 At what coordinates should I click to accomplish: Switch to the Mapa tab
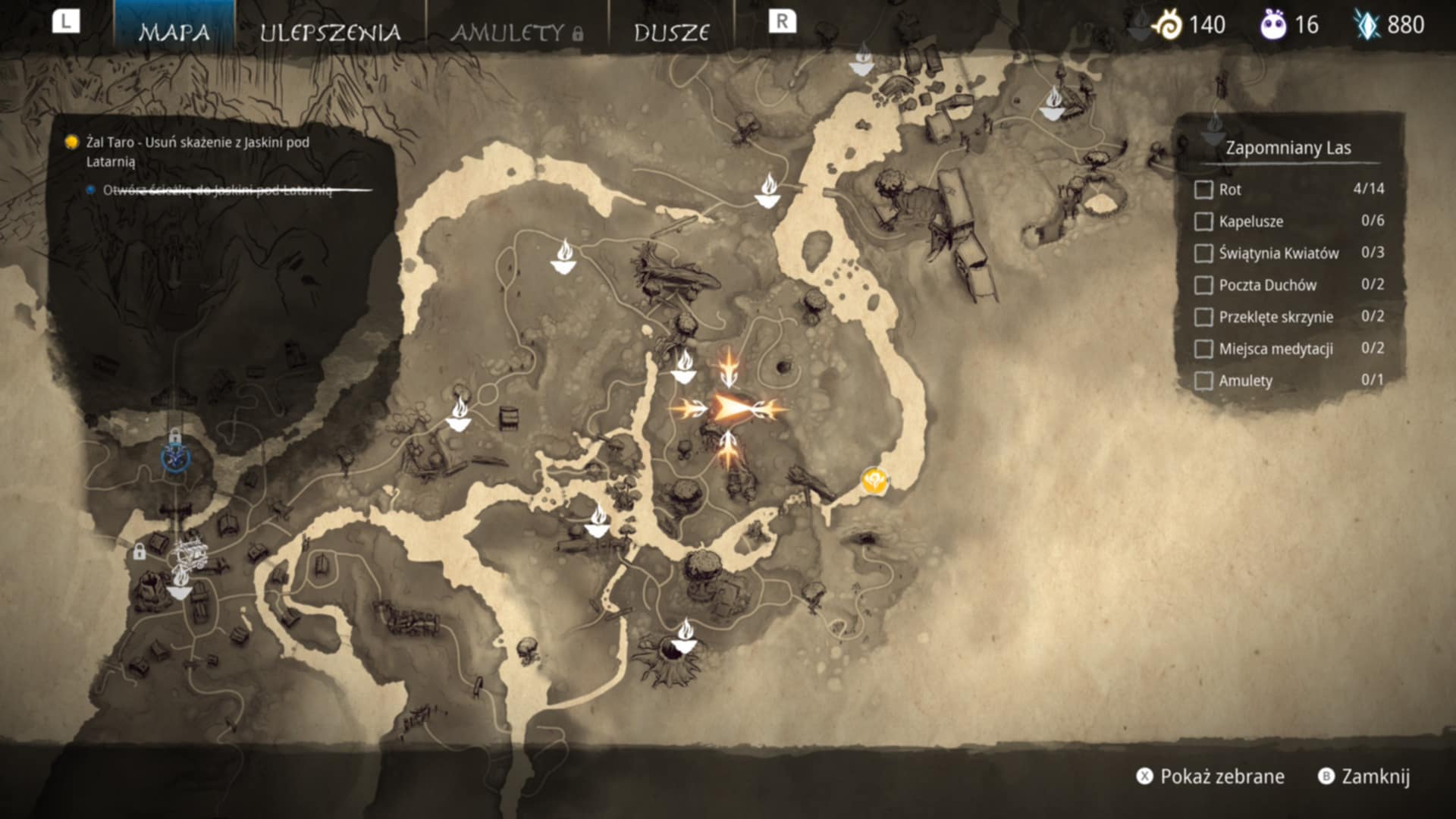click(x=174, y=32)
